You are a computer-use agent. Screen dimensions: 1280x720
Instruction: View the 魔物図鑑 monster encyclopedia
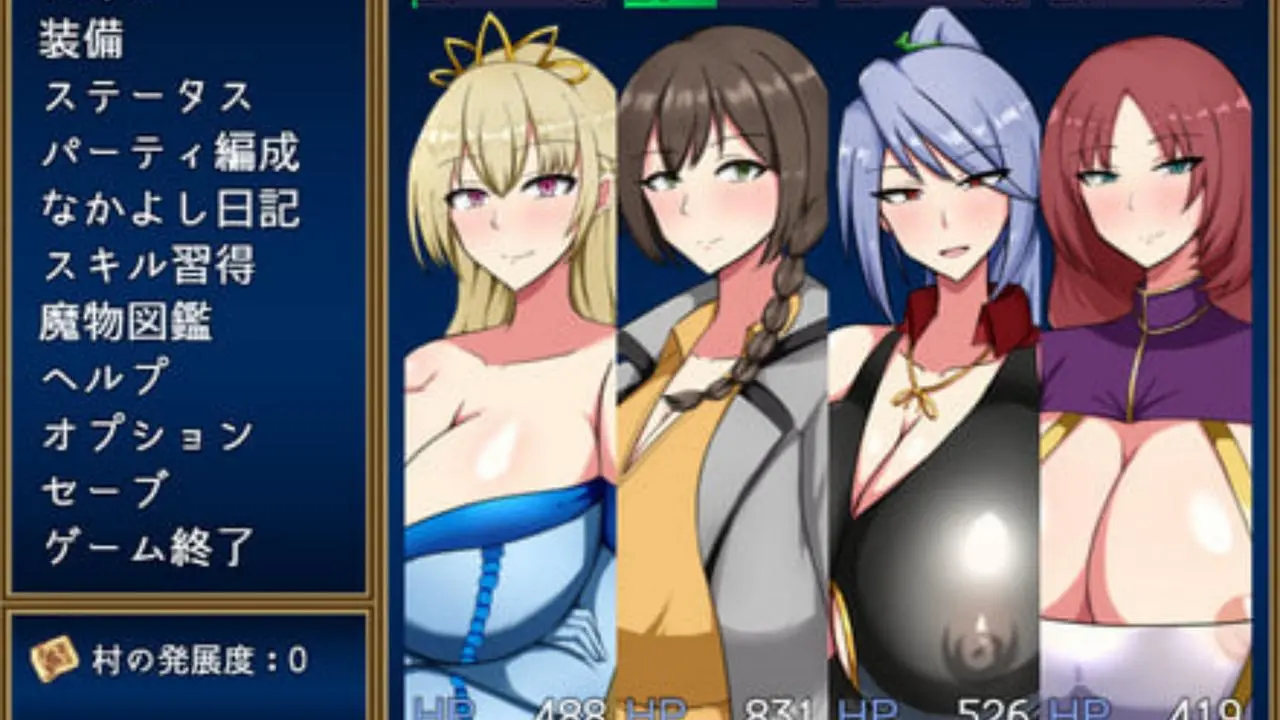coord(126,322)
